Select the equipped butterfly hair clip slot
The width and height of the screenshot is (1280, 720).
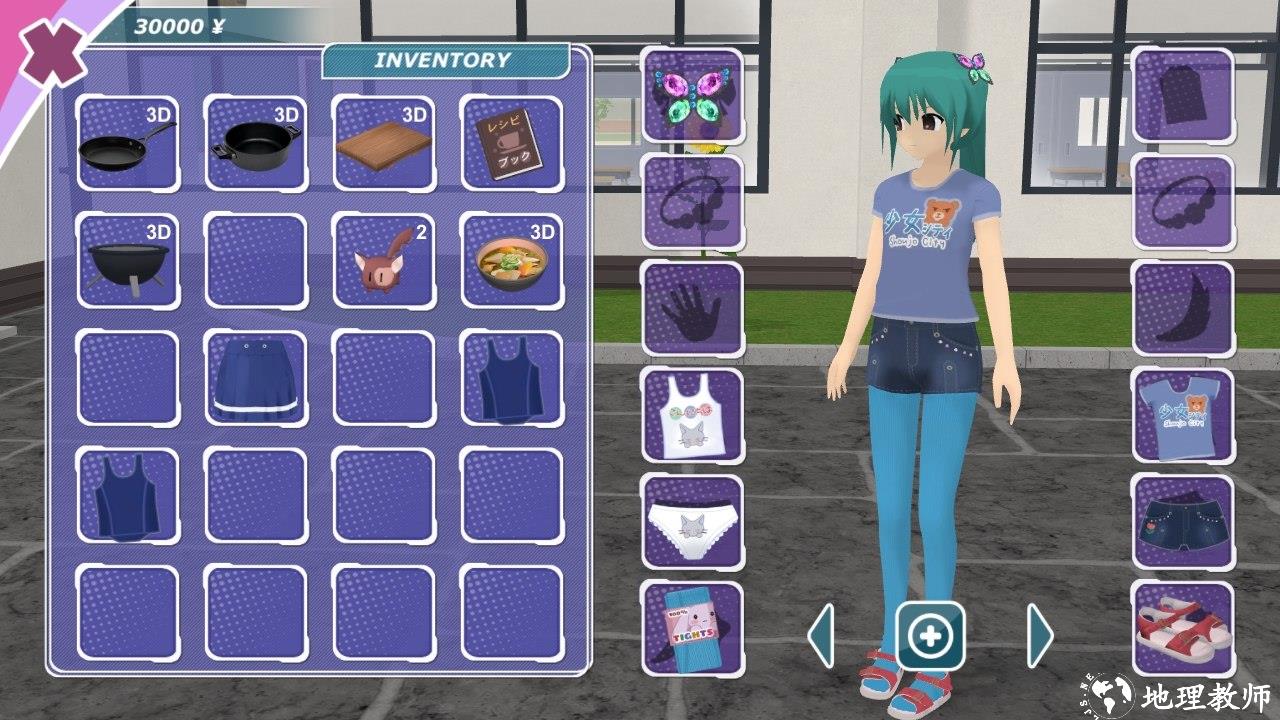point(692,95)
